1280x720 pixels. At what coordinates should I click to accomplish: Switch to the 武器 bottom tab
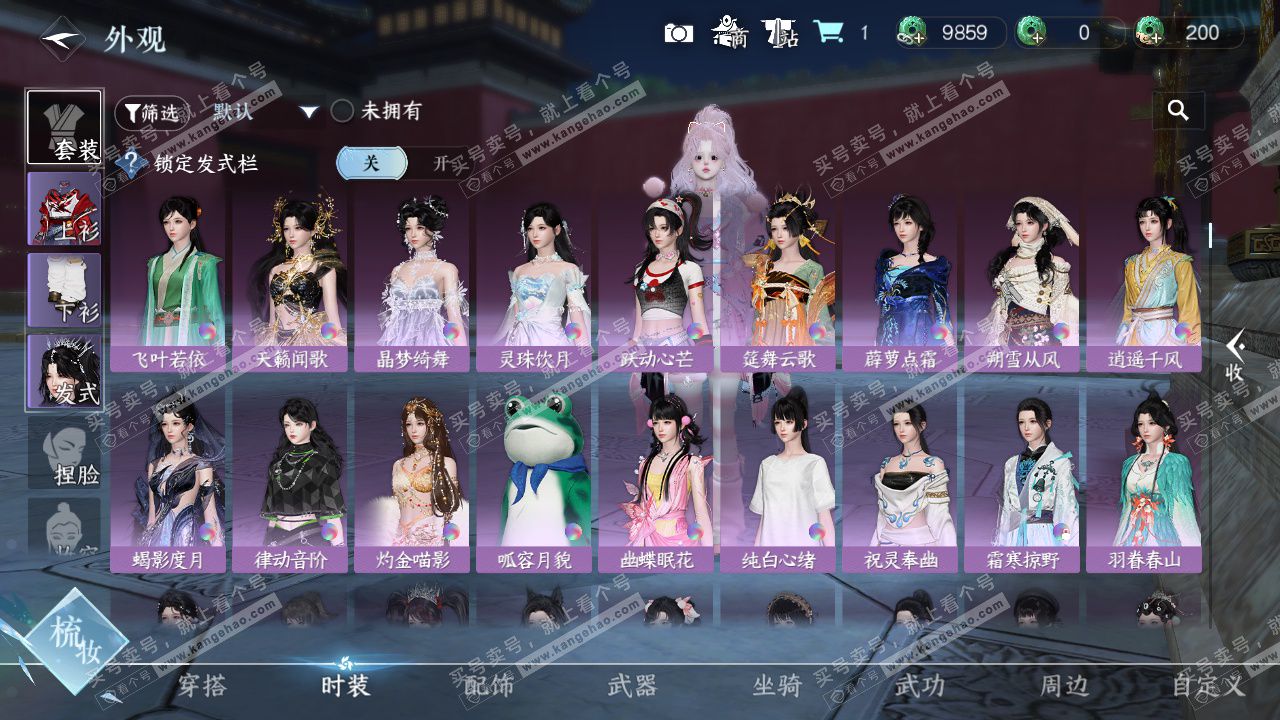632,685
